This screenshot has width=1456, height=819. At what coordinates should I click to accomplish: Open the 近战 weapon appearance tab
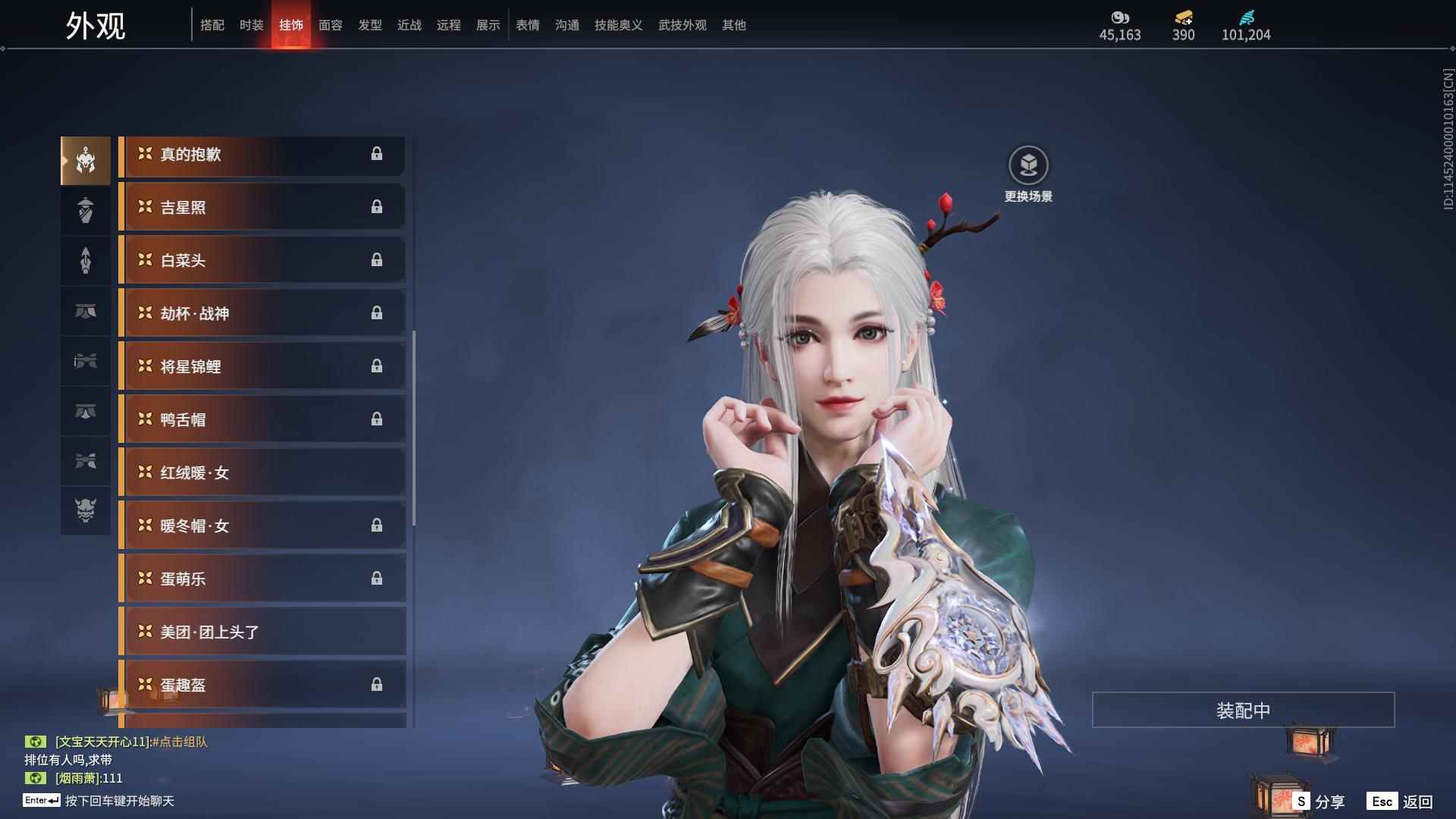409,25
